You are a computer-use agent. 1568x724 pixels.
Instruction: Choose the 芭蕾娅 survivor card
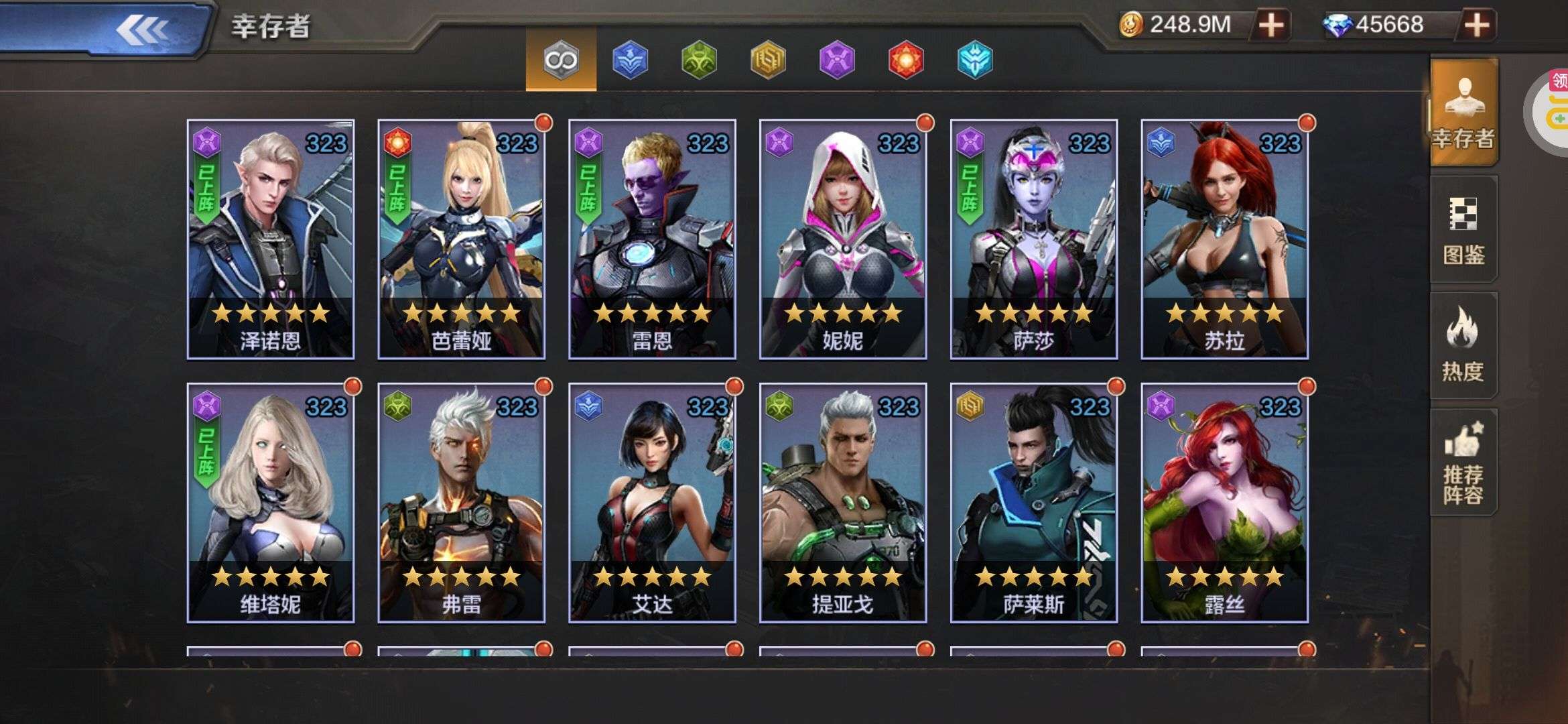pos(461,239)
